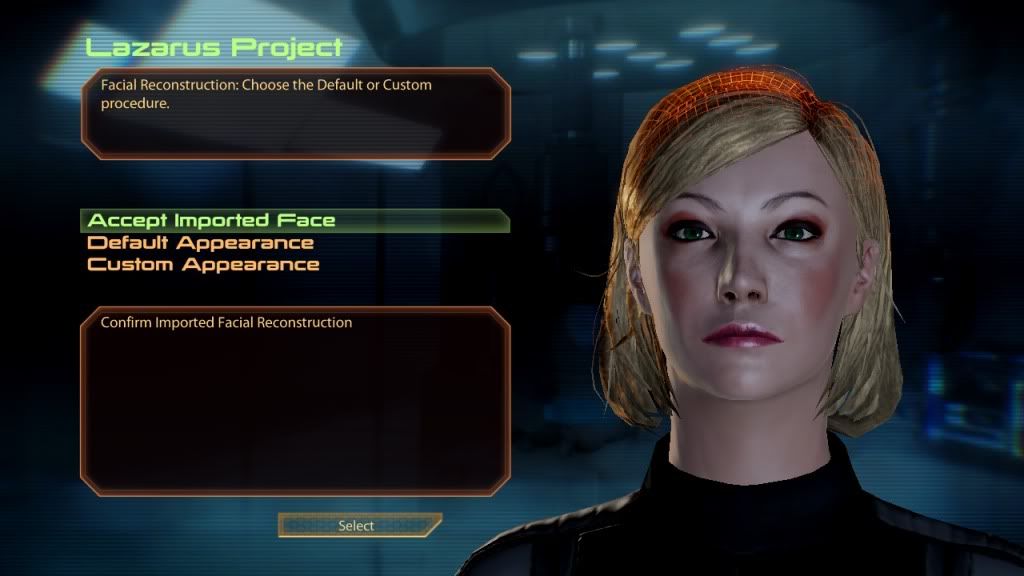This screenshot has height=576, width=1024.
Task: Choose Accept Imported Face option
Action: pyautogui.click(x=212, y=221)
